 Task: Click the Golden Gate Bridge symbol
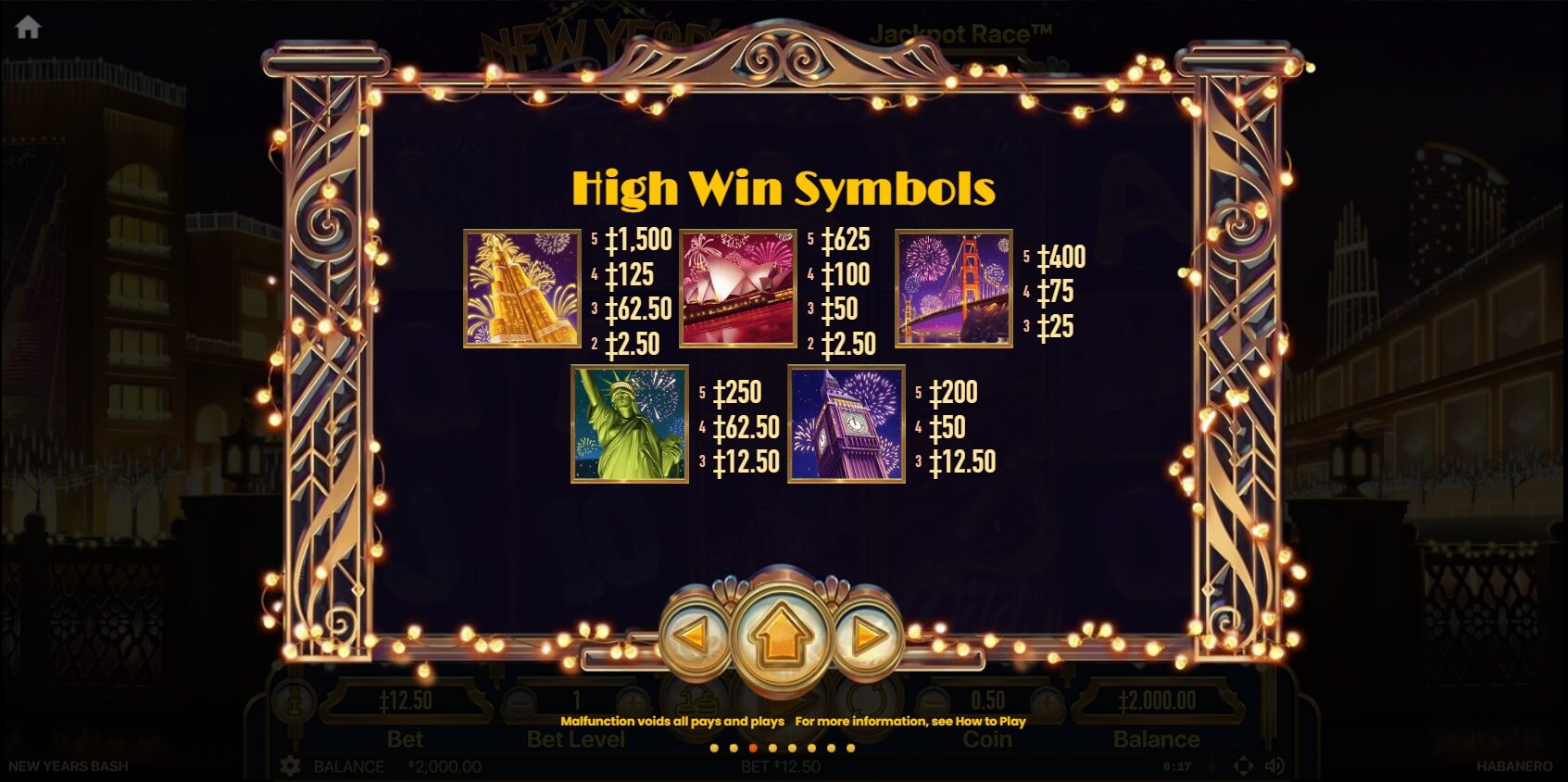coord(954,289)
